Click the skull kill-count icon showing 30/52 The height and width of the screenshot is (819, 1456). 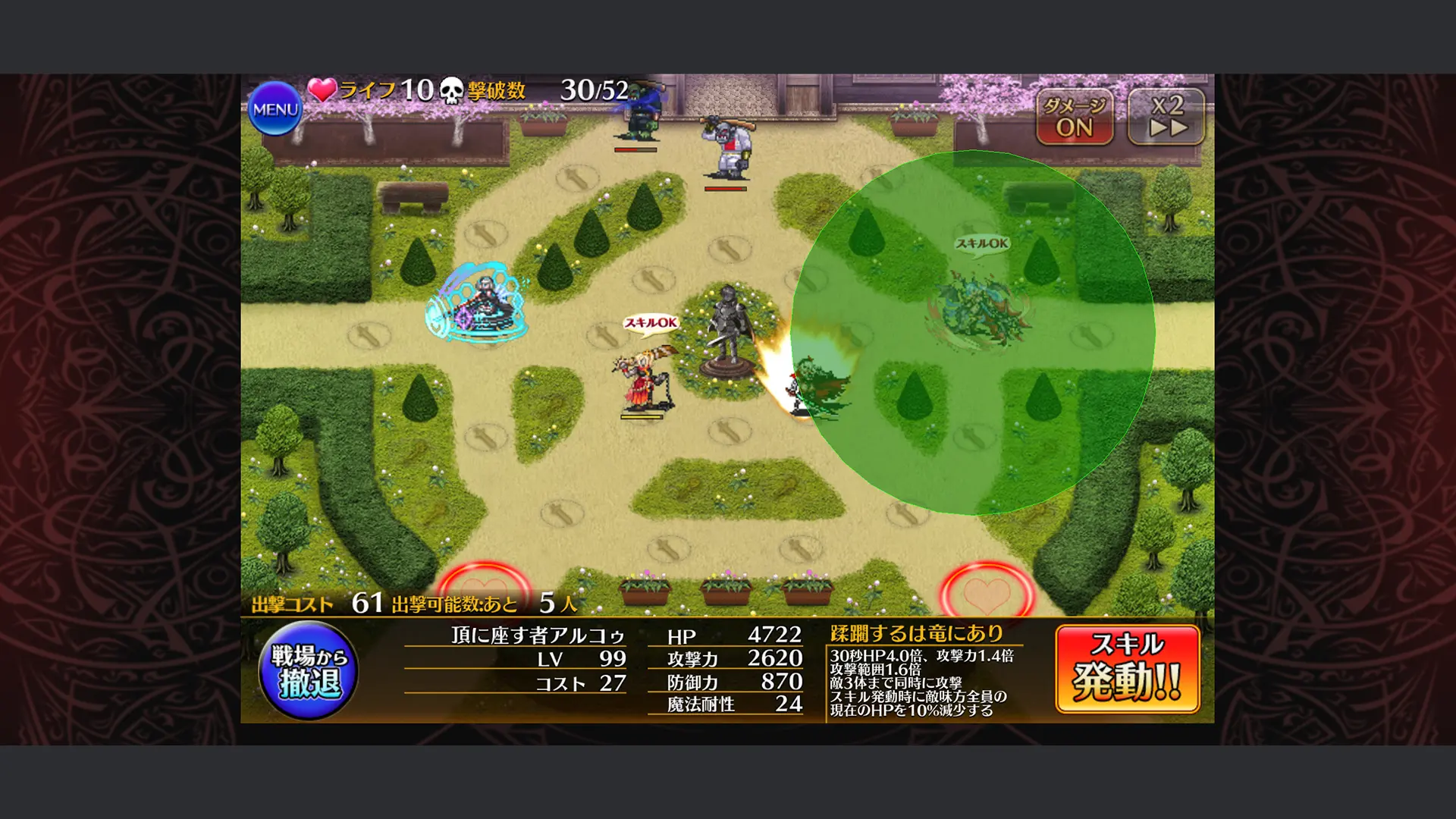[x=451, y=91]
